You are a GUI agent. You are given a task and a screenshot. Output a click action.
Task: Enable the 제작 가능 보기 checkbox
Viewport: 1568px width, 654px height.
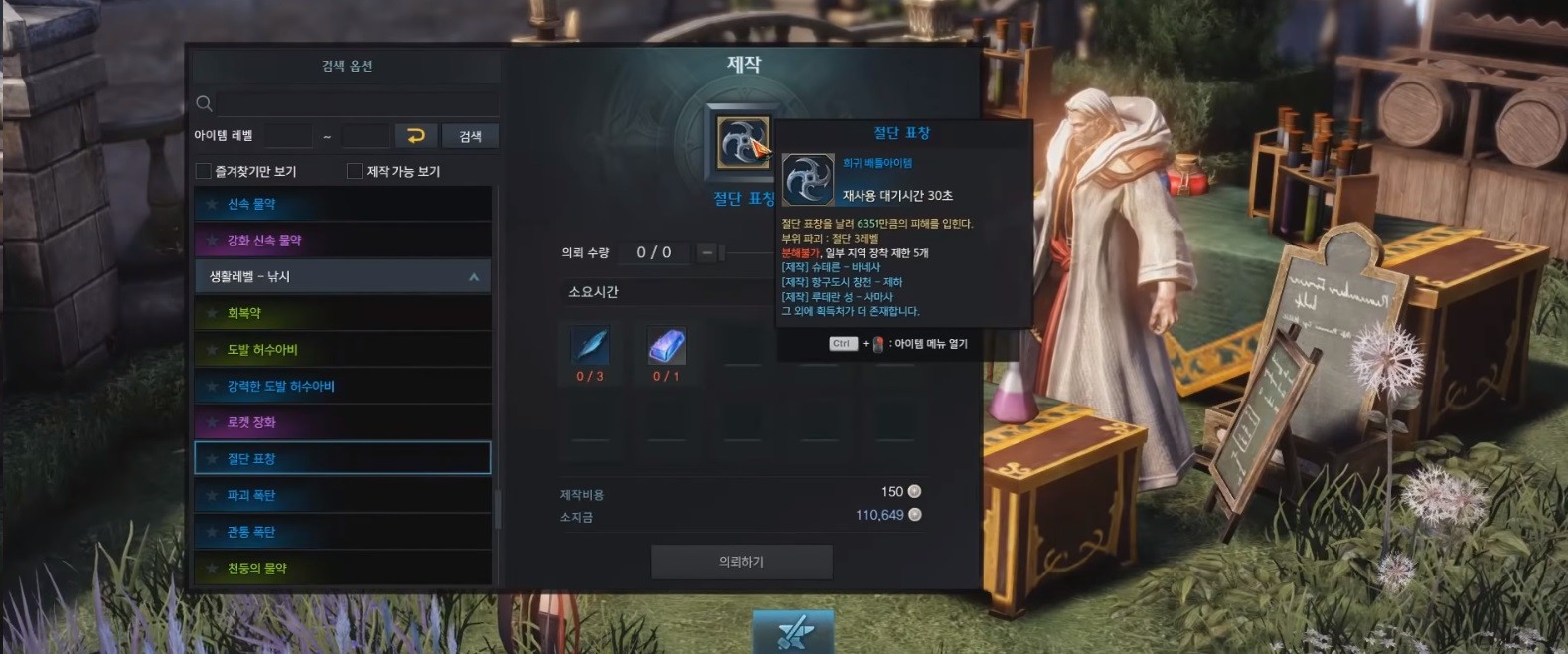click(x=355, y=171)
